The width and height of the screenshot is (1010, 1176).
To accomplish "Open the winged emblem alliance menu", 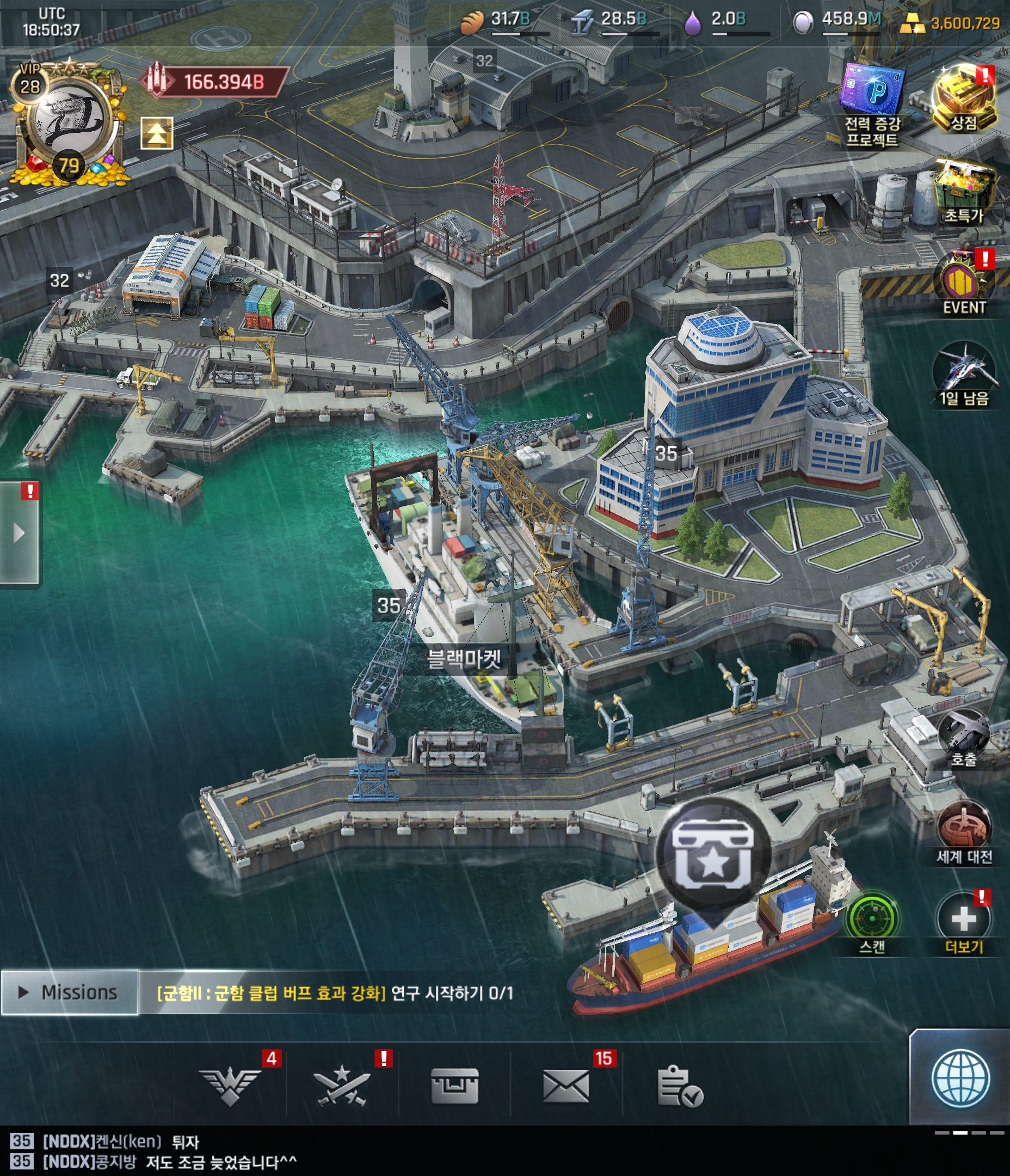I will point(230,1085).
